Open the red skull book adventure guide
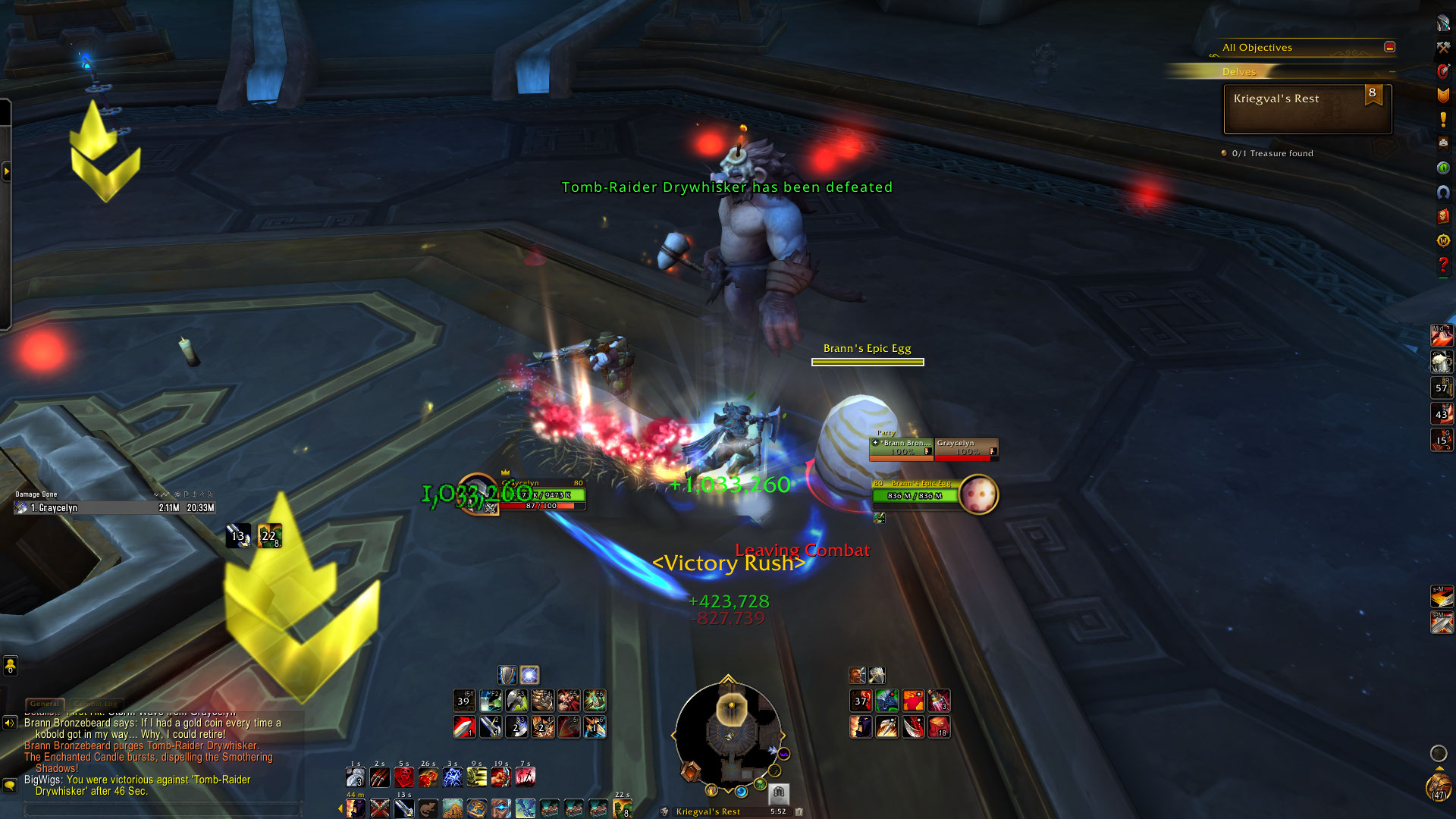 tap(1443, 216)
